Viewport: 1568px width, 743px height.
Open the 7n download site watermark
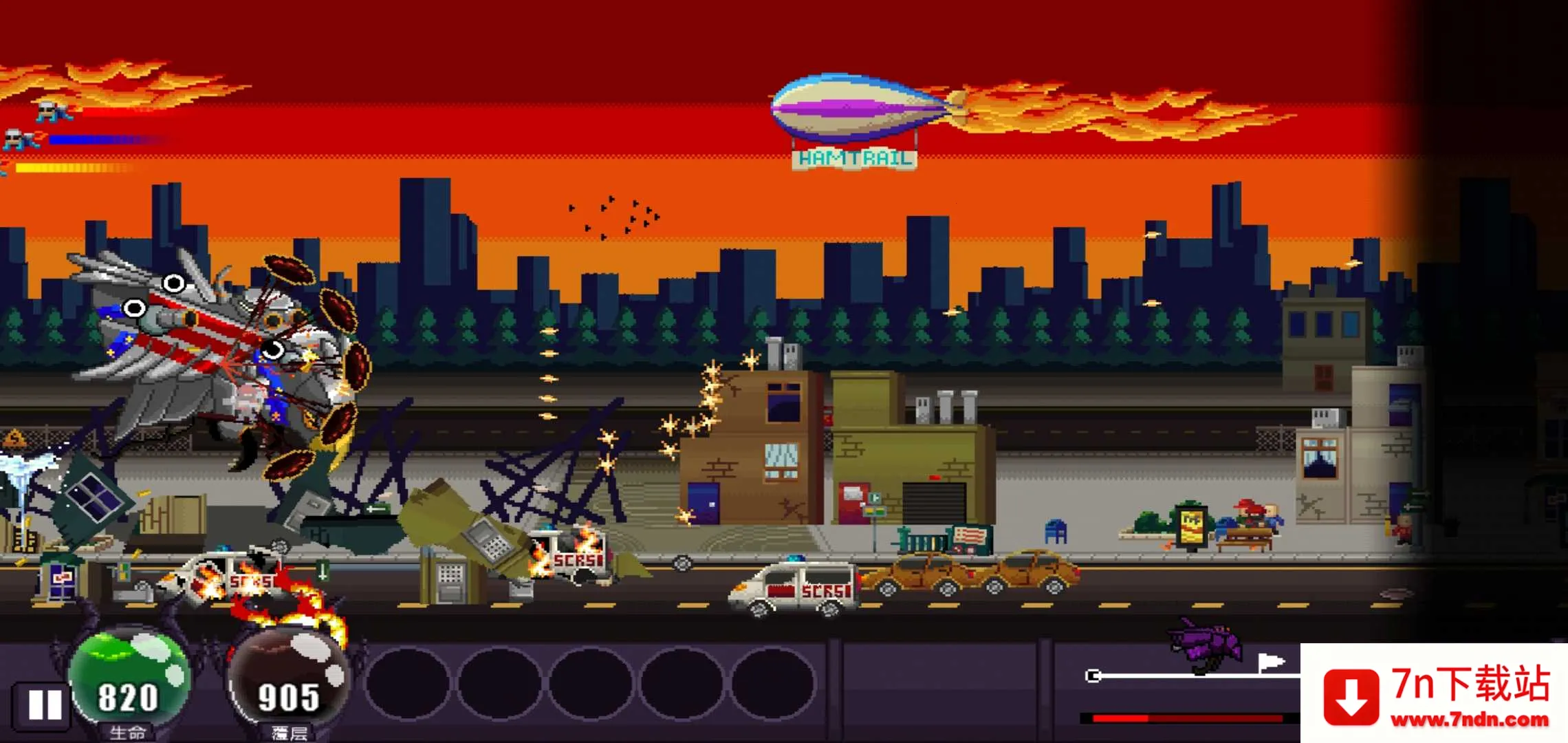pyautogui.click(x=1435, y=694)
